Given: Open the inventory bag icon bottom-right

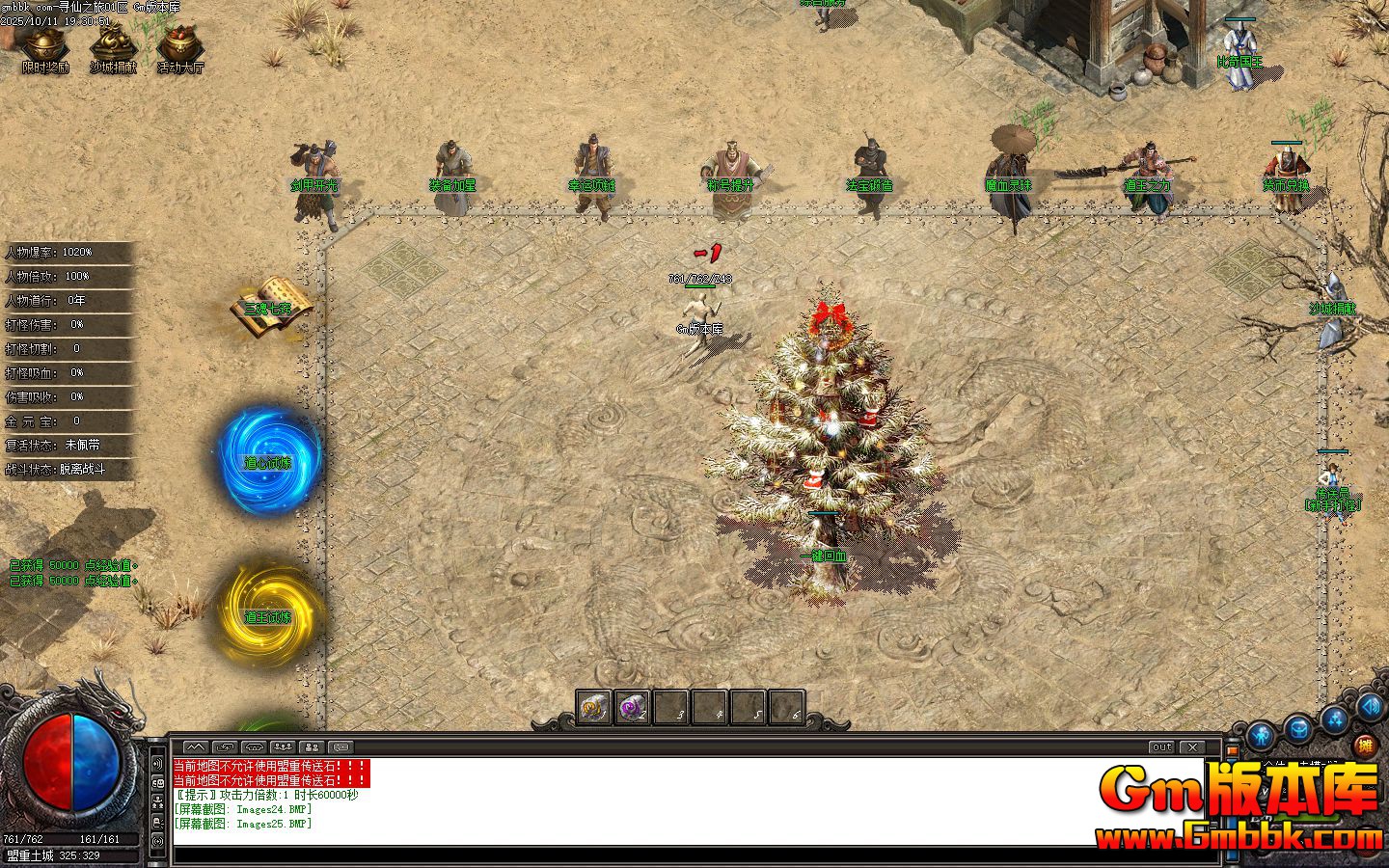Looking at the screenshot, I should click(x=1298, y=728).
